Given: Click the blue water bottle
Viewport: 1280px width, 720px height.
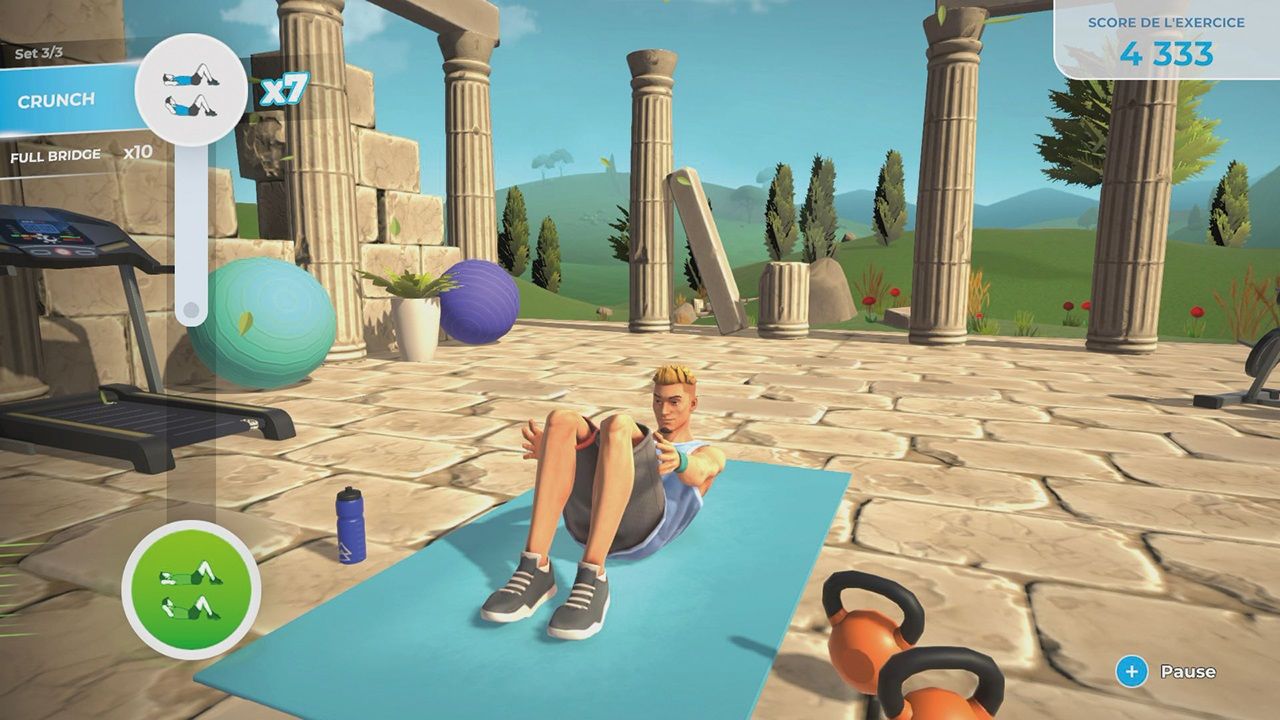Looking at the screenshot, I should [349, 527].
